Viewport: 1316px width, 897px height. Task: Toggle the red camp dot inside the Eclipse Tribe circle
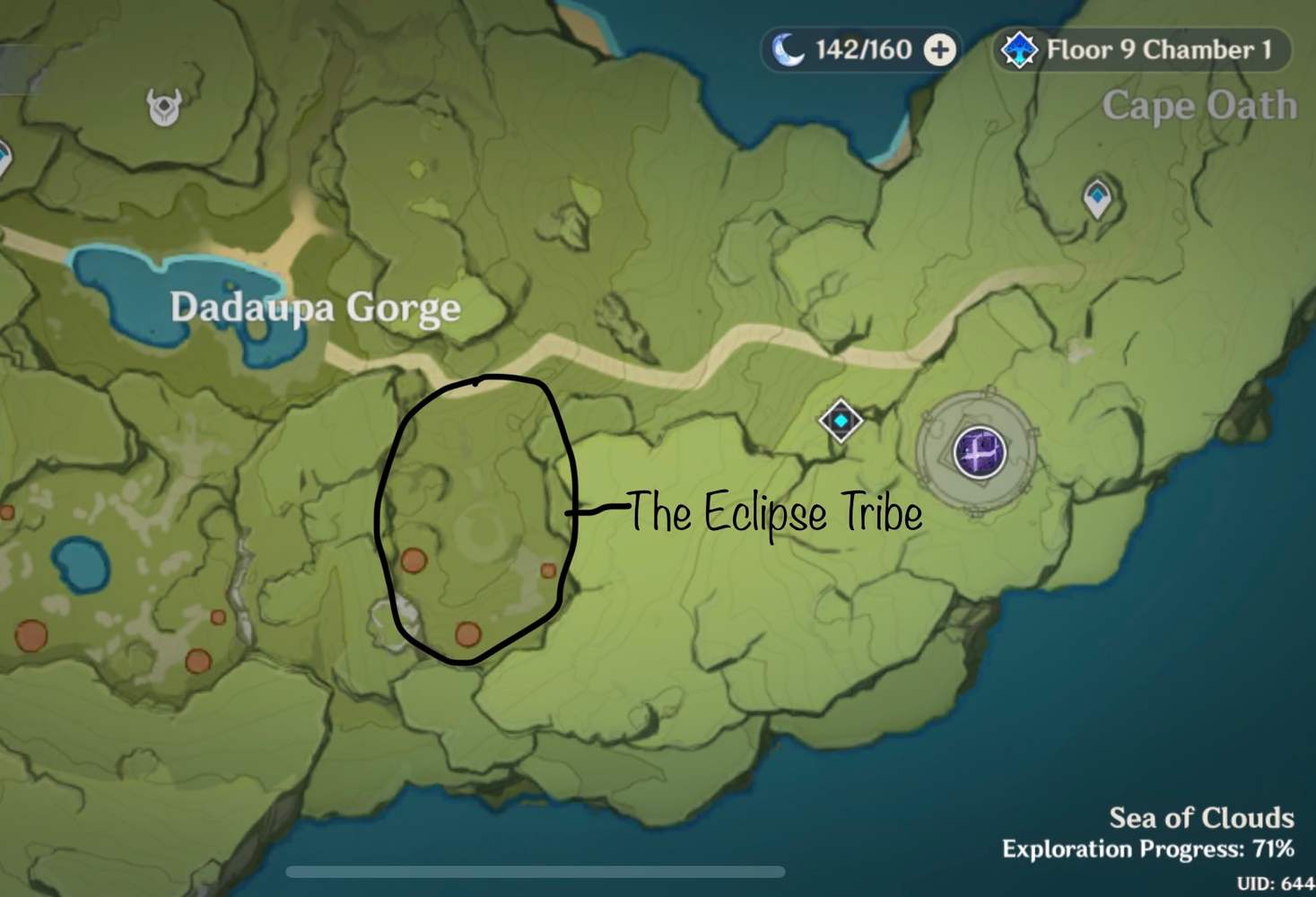[x=413, y=562]
